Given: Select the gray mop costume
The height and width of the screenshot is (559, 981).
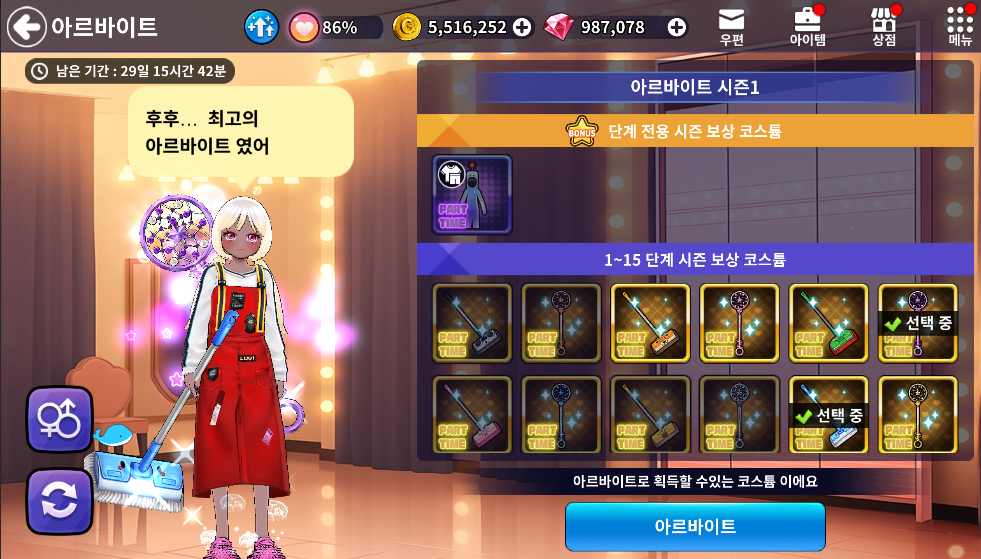Looking at the screenshot, I should [472, 323].
